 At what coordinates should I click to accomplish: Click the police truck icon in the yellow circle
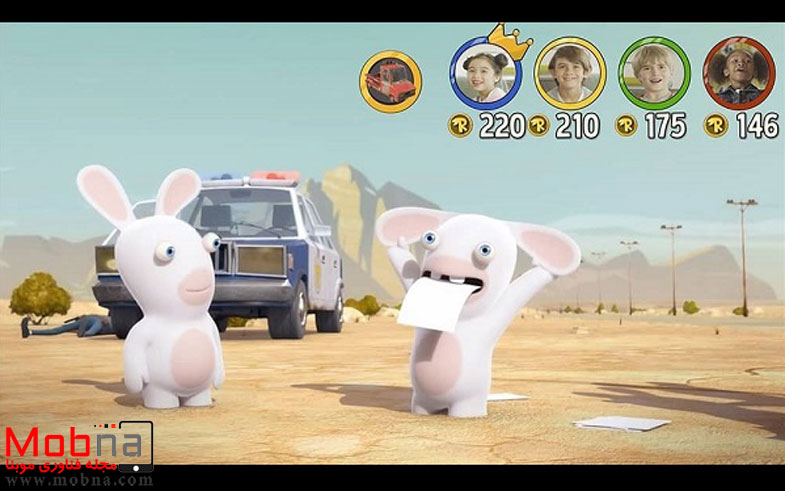tap(390, 81)
